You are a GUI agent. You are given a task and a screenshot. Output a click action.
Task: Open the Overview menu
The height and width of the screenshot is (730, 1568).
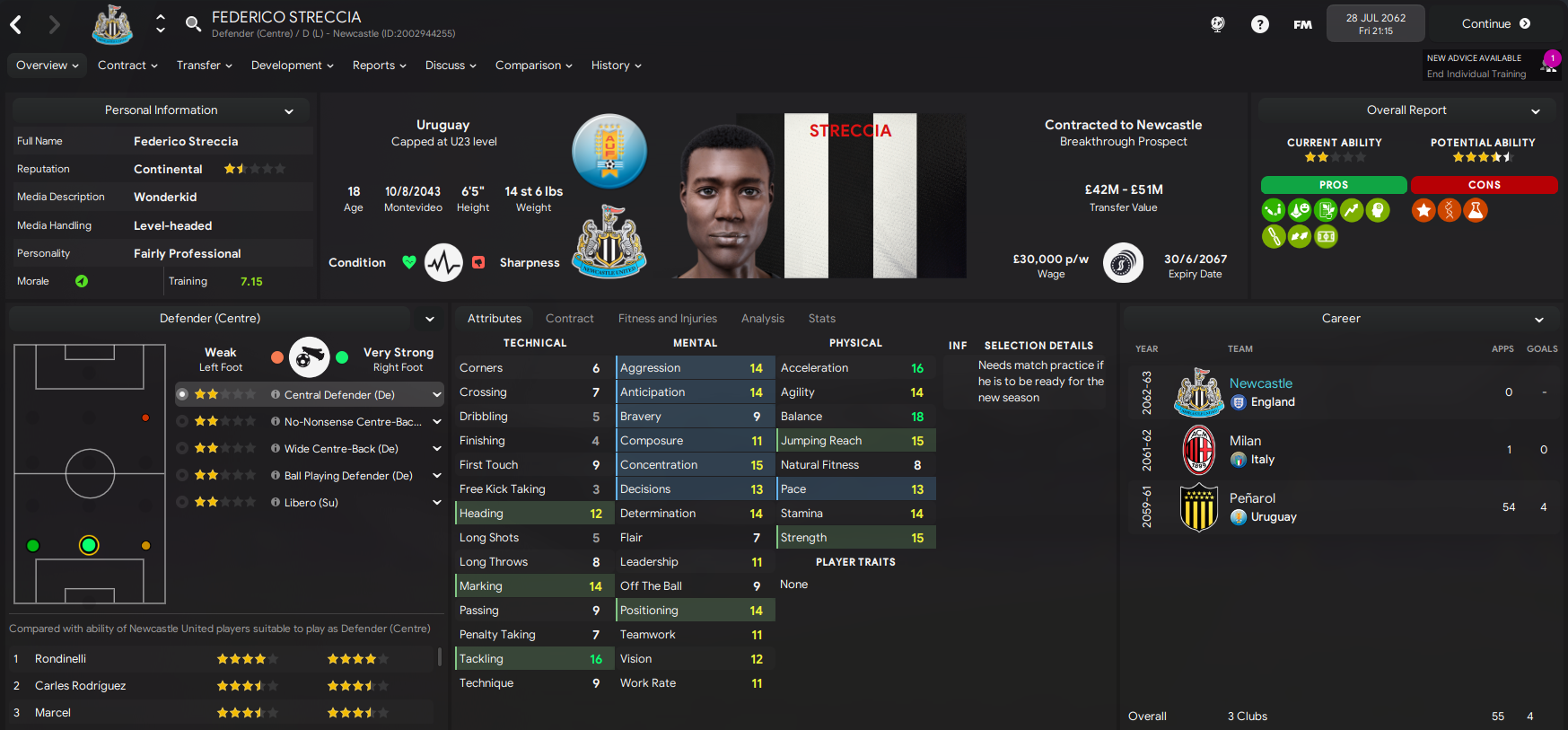click(x=47, y=66)
